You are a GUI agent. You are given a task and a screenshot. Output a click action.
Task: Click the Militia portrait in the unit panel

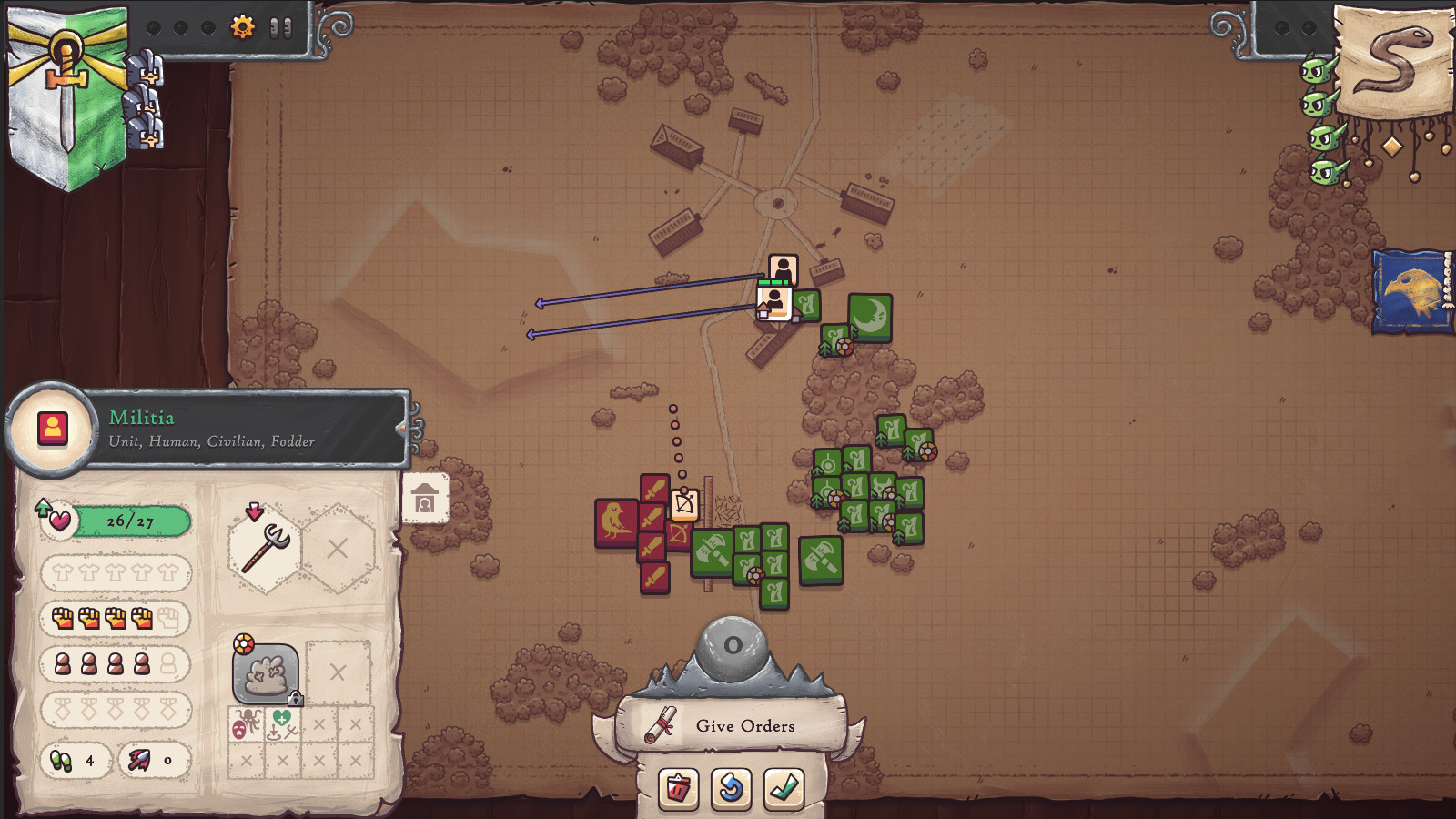tap(53, 428)
